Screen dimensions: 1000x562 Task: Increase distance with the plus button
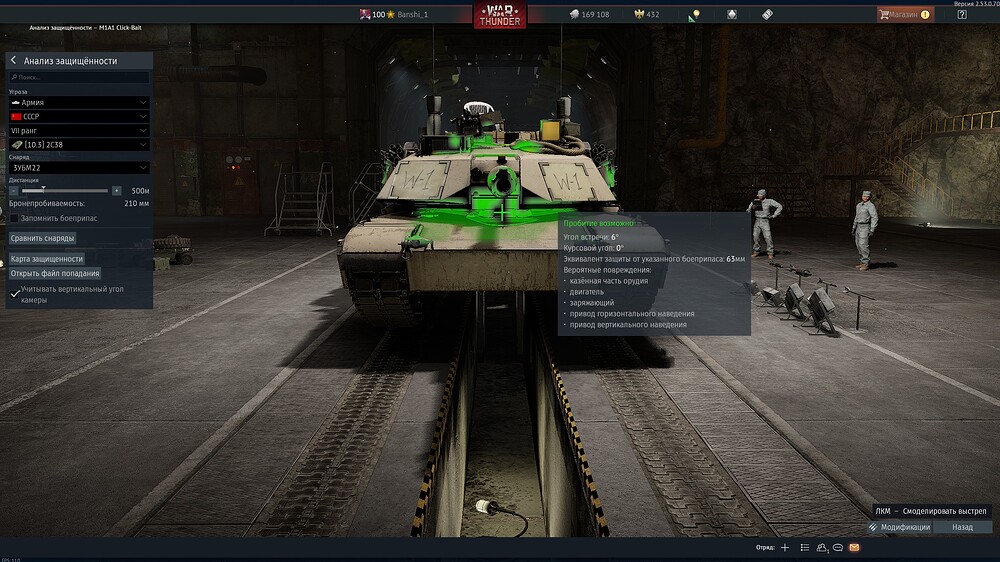pos(117,190)
